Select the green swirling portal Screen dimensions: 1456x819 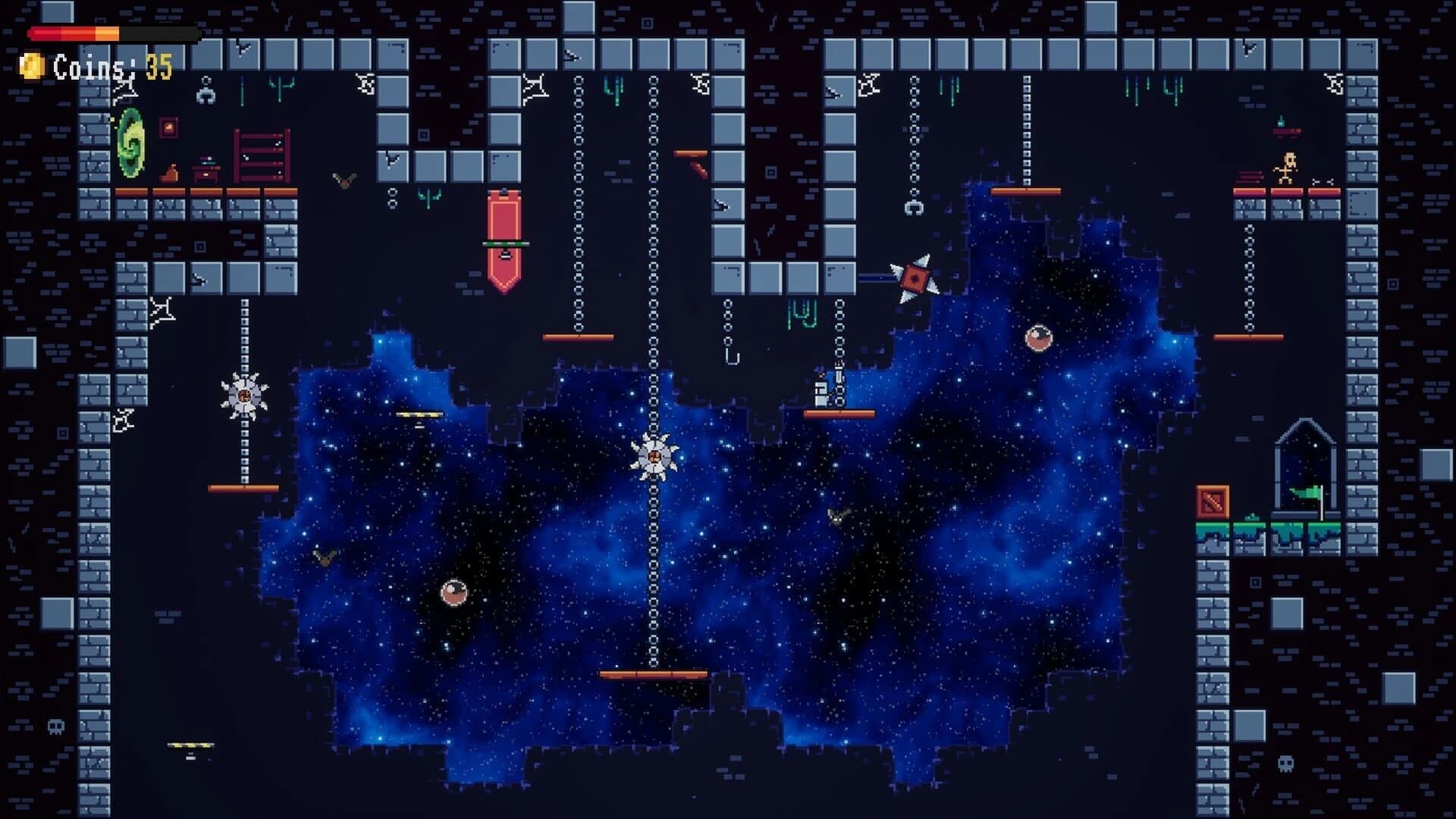coord(129,144)
